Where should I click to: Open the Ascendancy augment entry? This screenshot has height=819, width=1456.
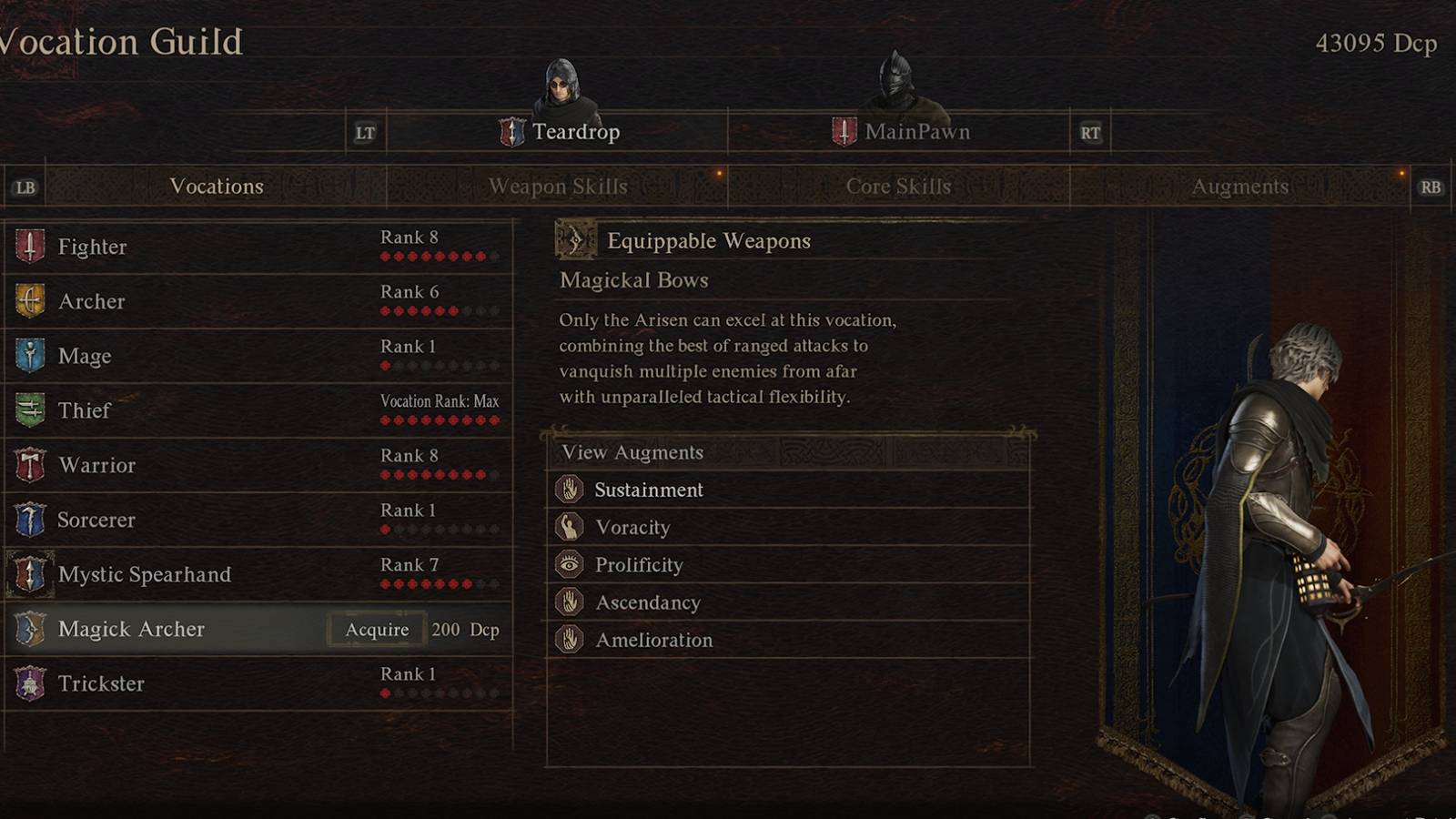[x=647, y=602]
